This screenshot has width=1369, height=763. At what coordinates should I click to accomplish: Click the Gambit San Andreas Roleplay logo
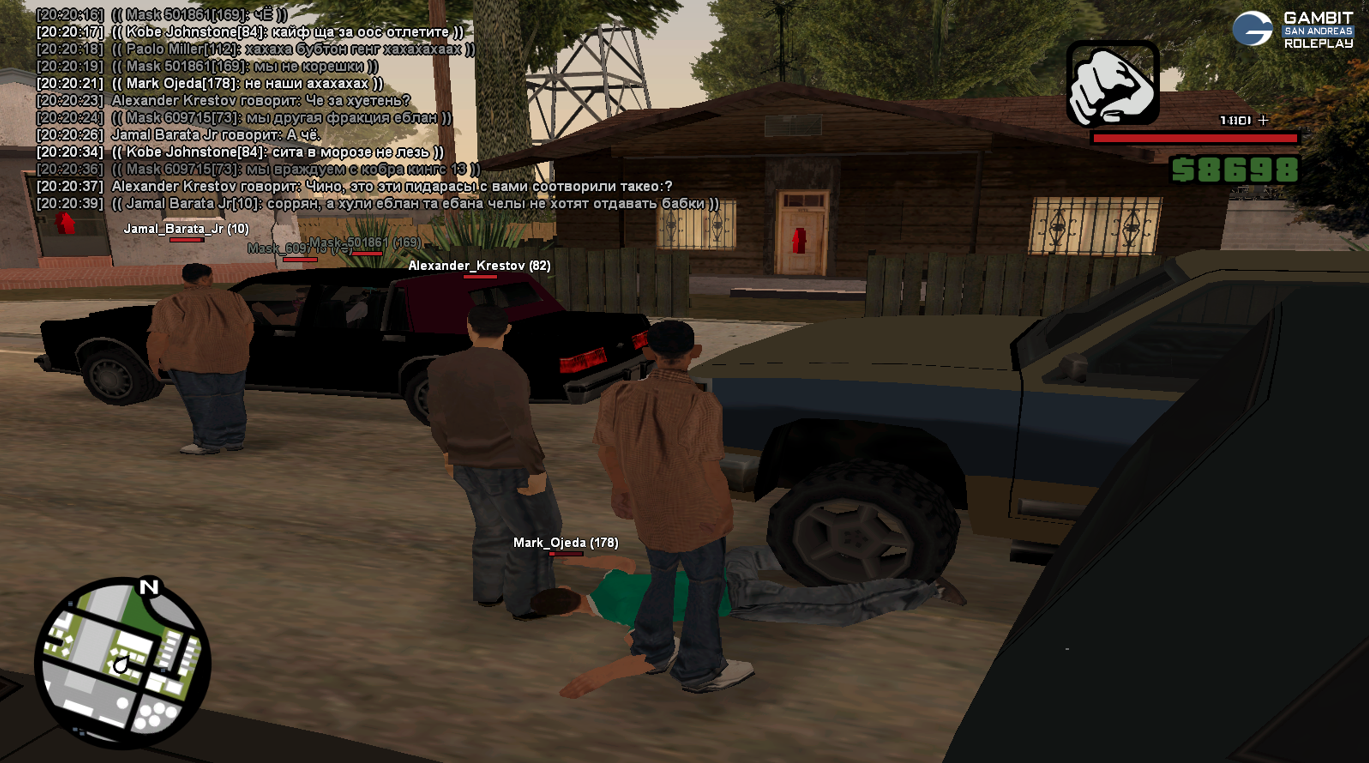1292,30
